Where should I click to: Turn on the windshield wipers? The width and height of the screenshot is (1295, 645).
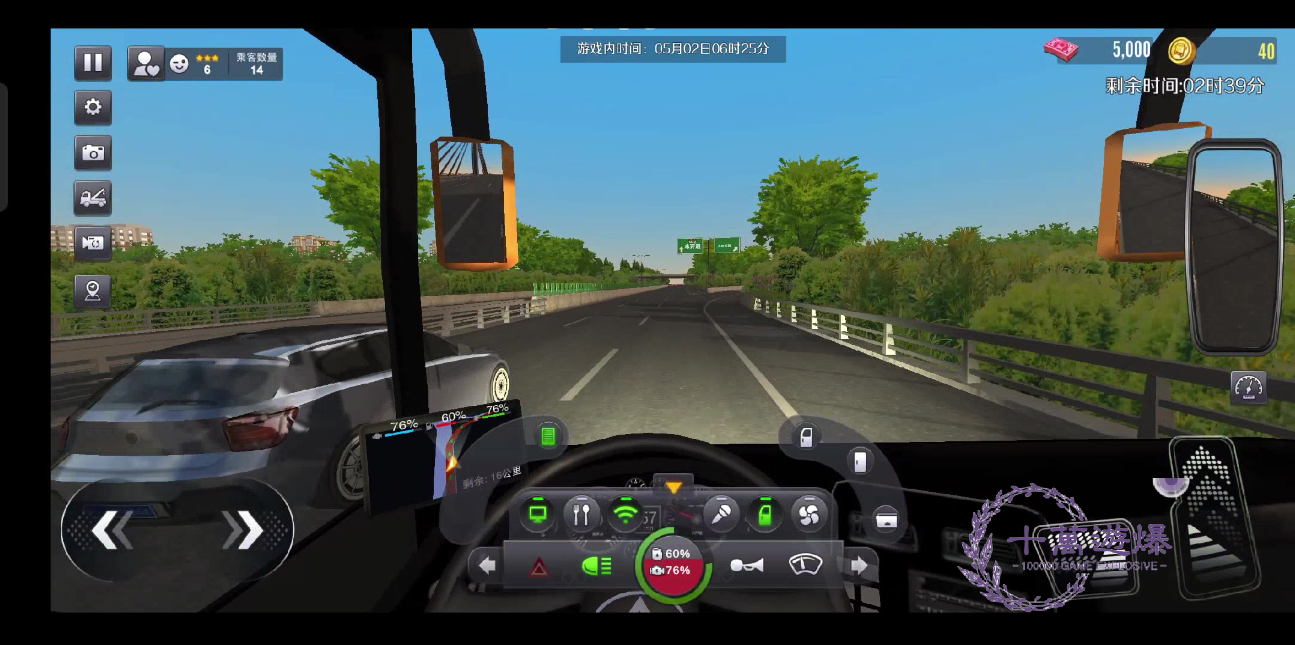805,566
